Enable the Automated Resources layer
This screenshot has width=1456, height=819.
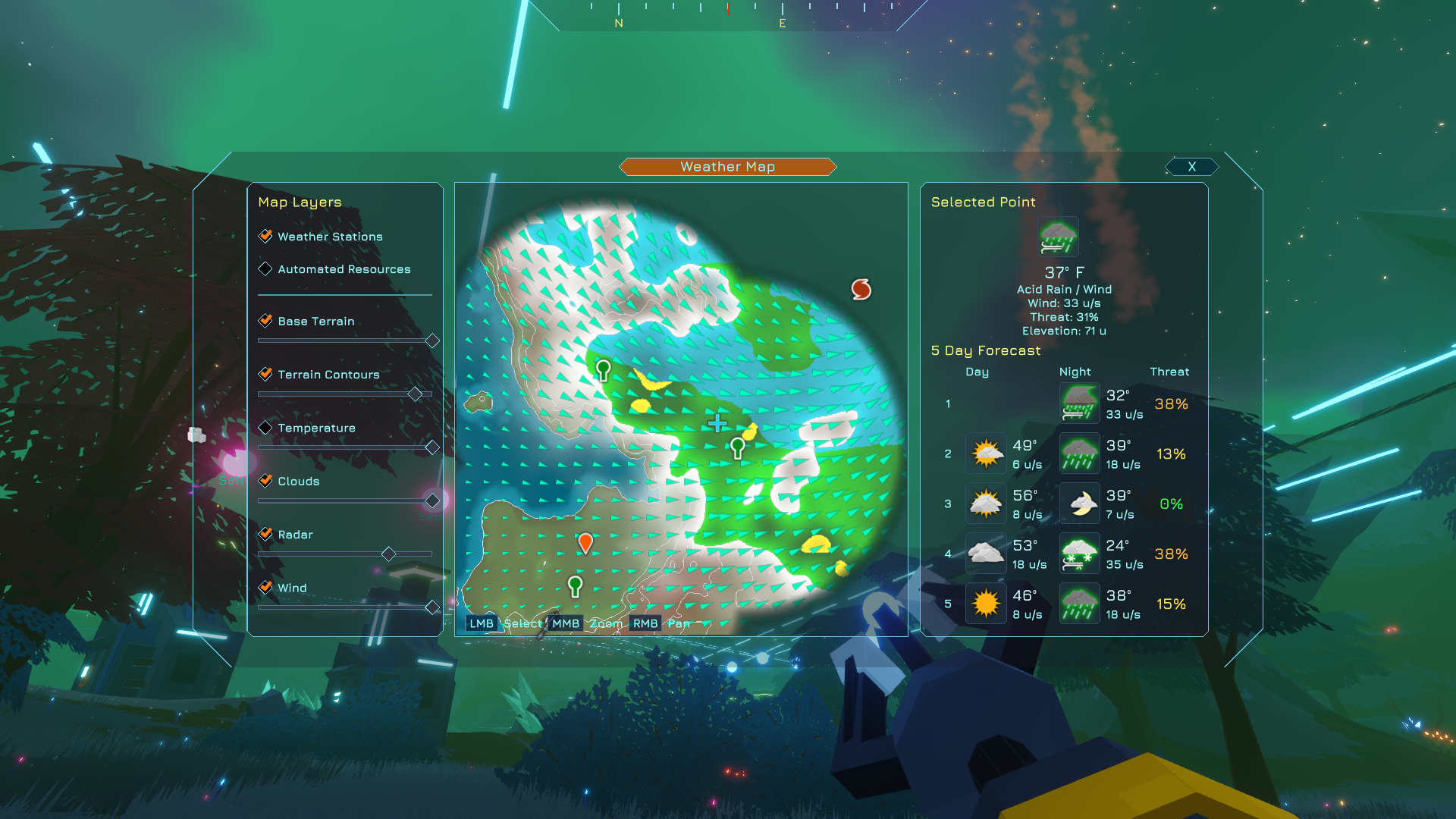point(265,268)
